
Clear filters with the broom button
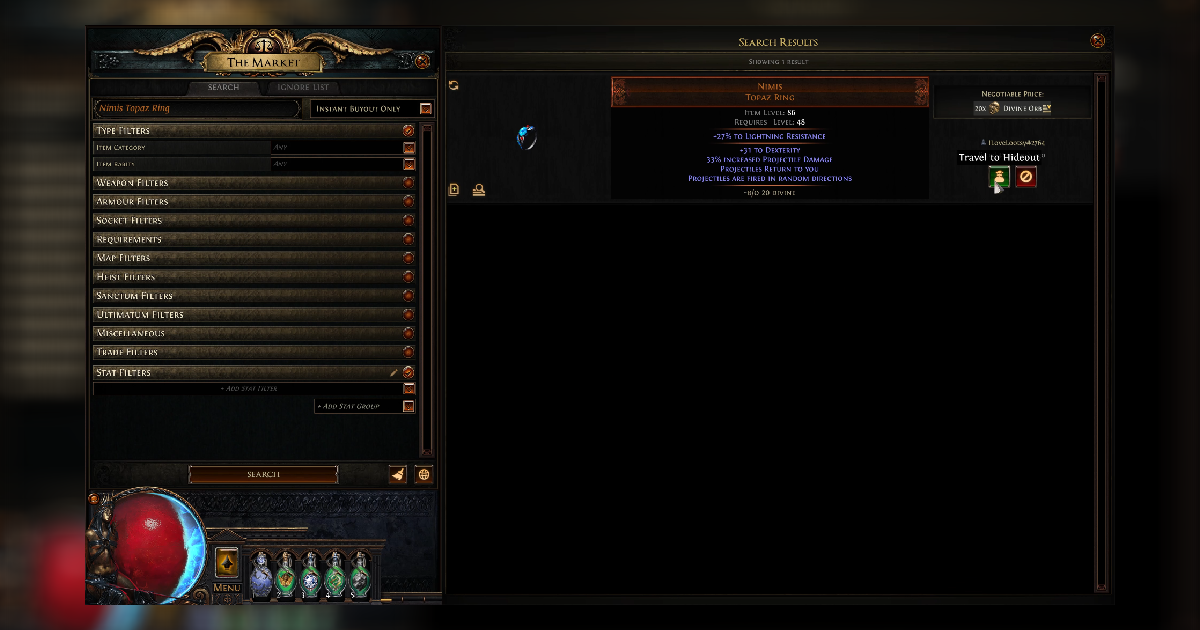point(398,474)
